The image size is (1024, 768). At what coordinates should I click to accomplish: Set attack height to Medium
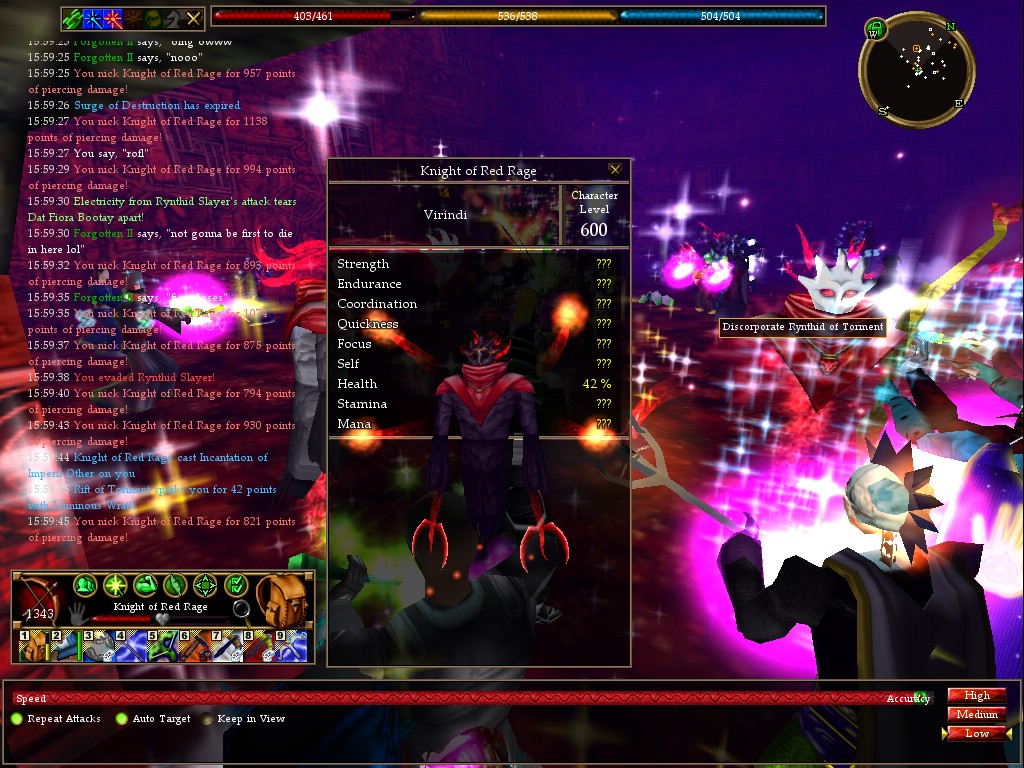976,714
